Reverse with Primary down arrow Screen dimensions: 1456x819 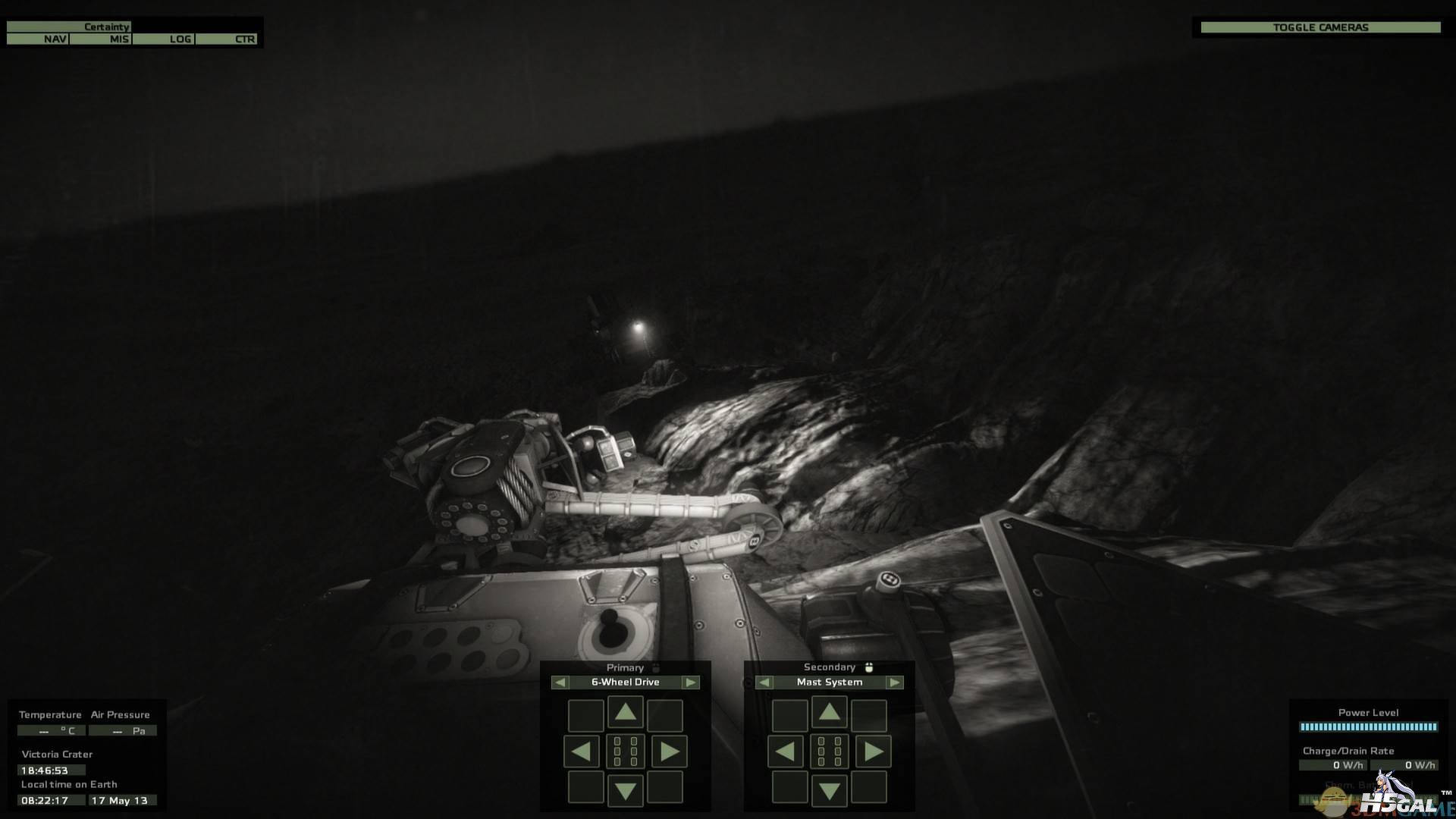[625, 791]
